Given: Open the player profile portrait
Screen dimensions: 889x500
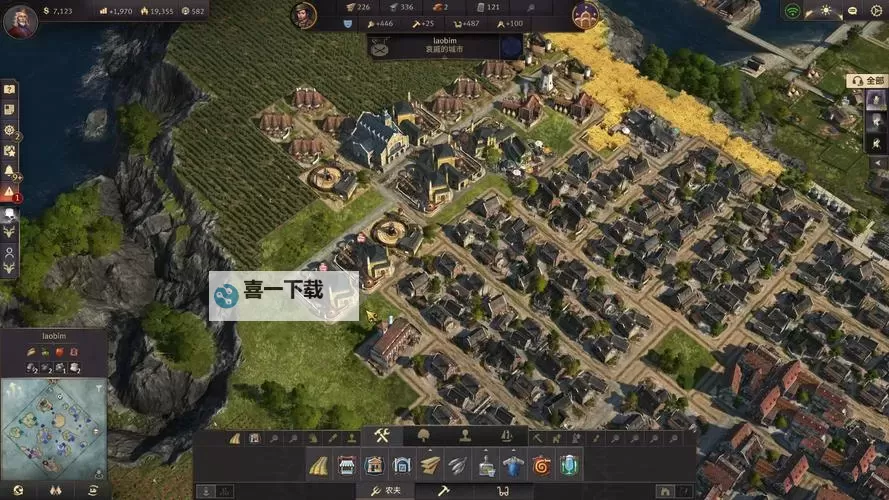Looking at the screenshot, I should point(20,20).
